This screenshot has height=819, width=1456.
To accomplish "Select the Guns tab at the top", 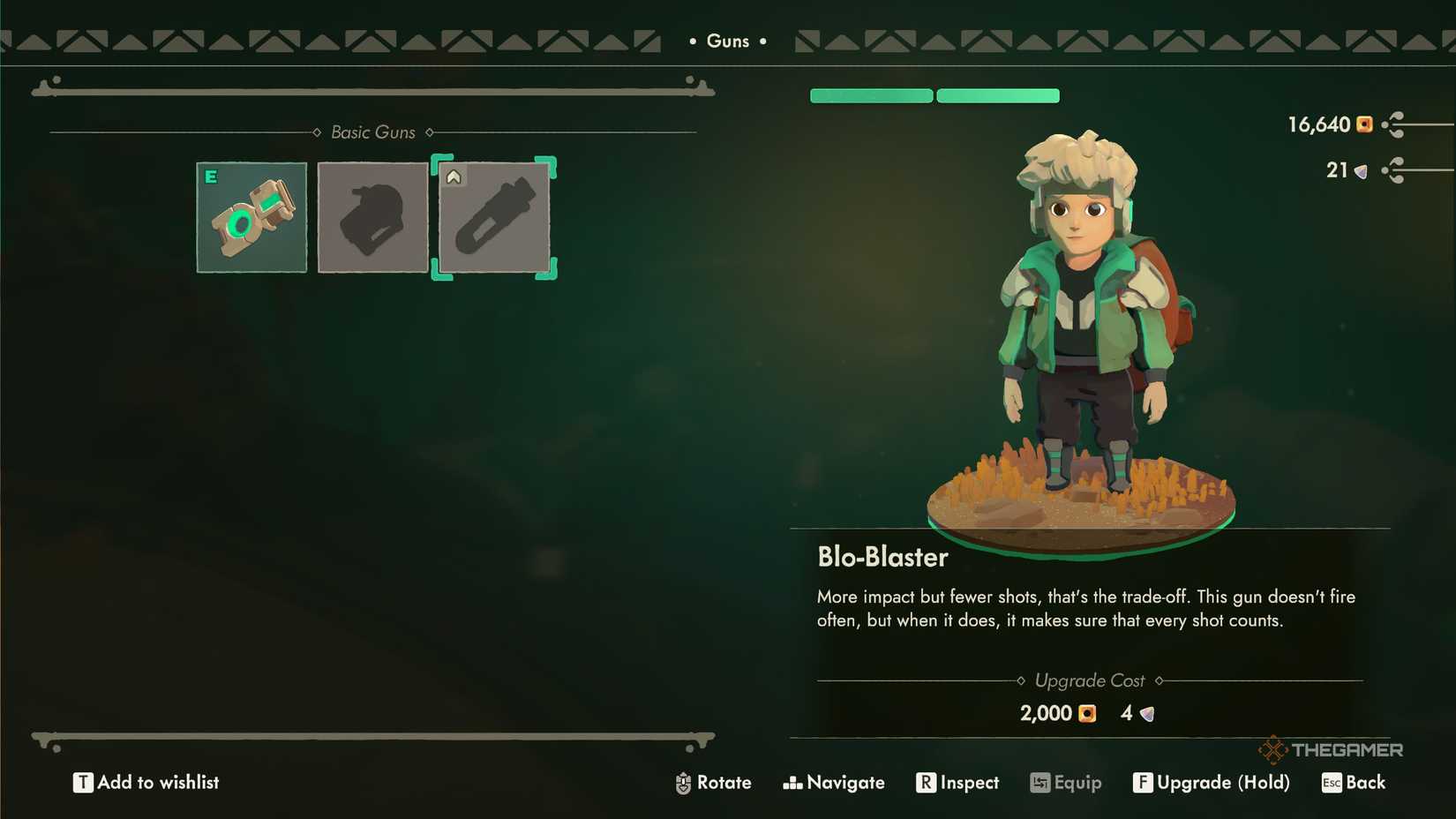I will coord(727,41).
